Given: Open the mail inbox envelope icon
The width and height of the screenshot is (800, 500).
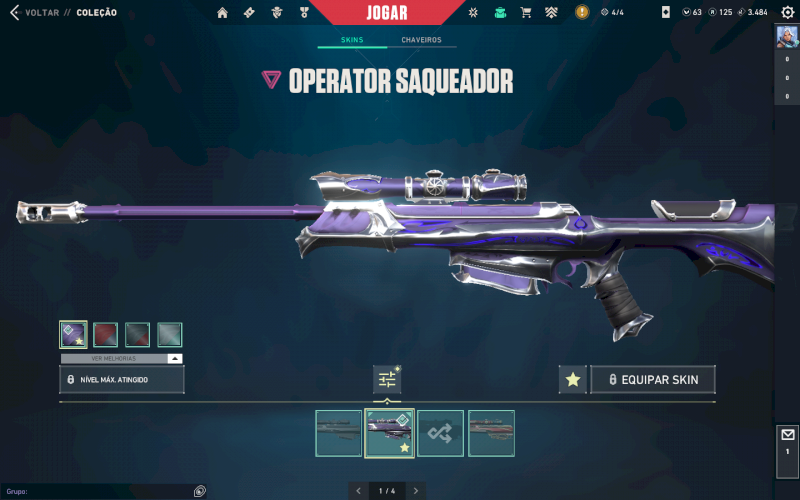Looking at the screenshot, I should [787, 435].
